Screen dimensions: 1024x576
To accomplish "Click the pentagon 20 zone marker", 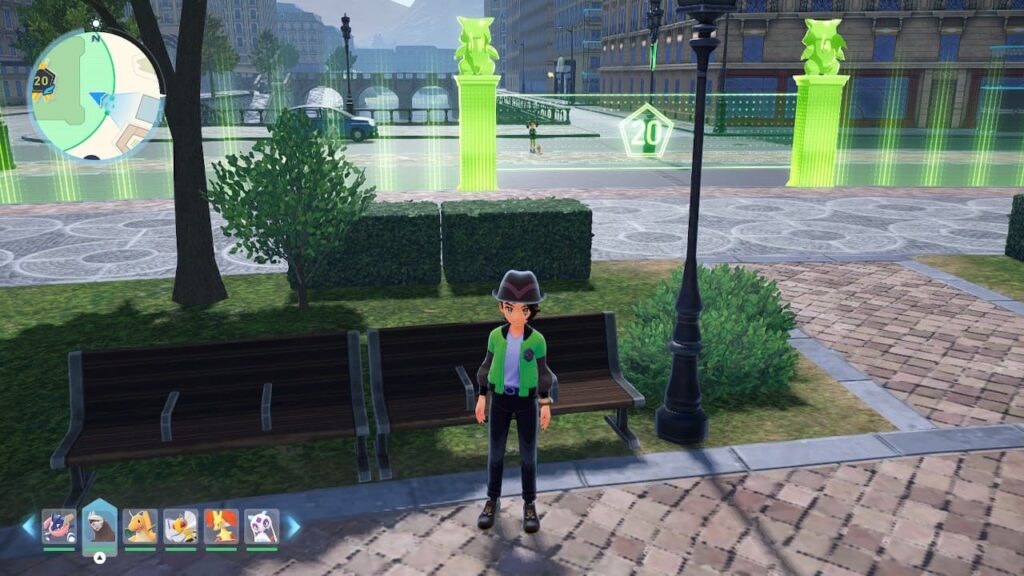I will 644,131.
